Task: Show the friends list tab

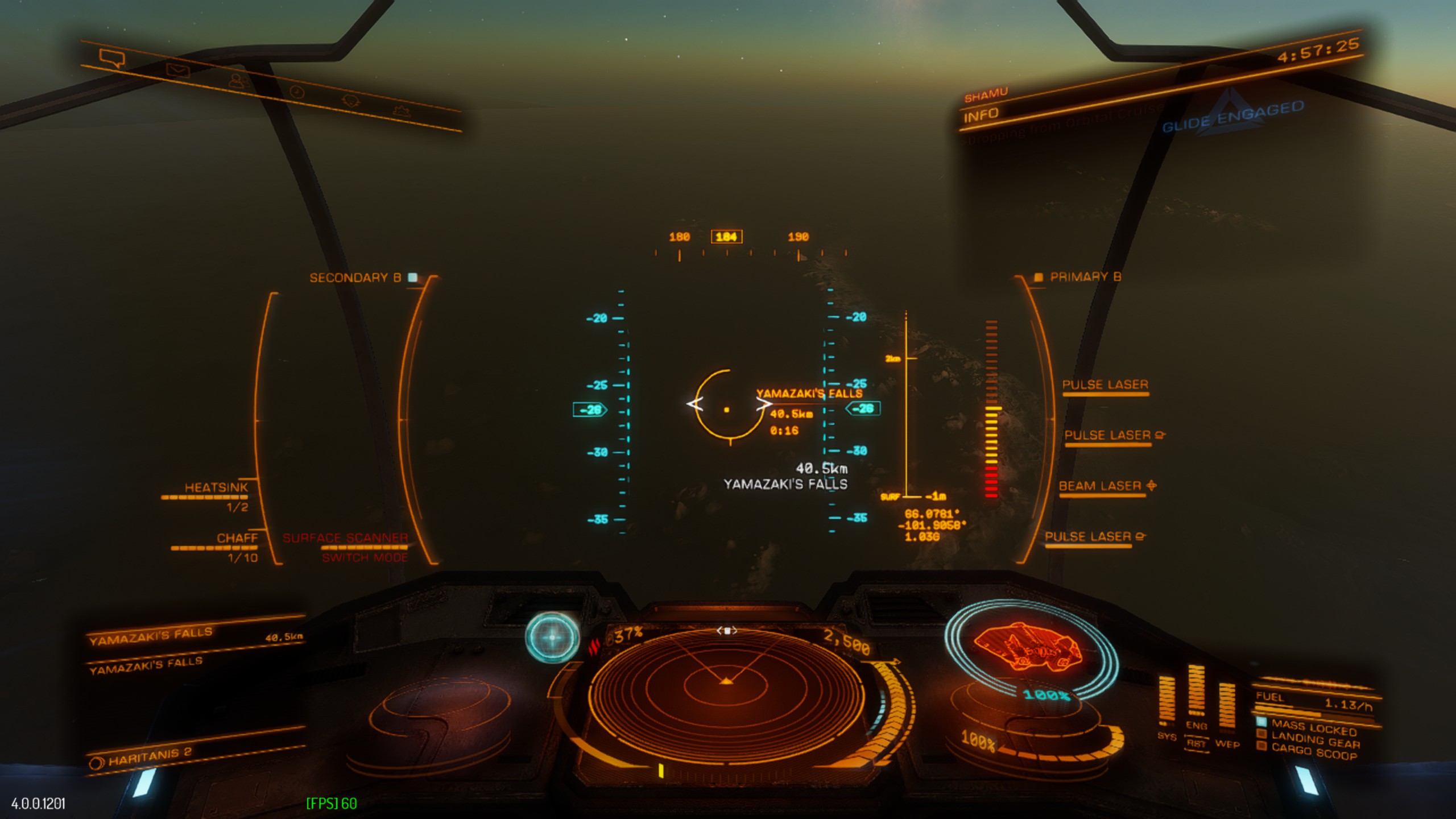Action: pyautogui.click(x=238, y=81)
